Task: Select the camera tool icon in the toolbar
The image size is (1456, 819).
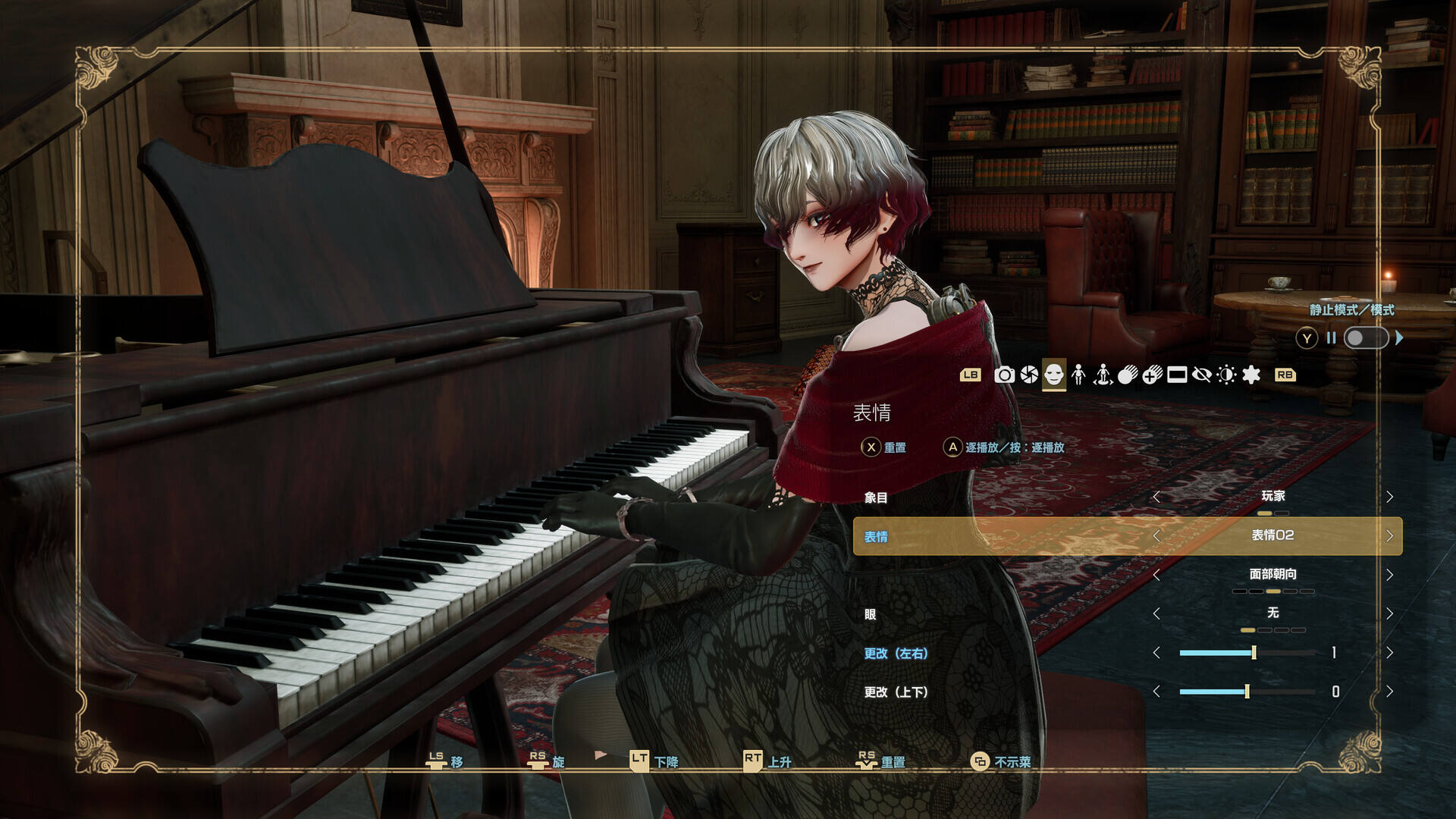Action: click(1005, 375)
